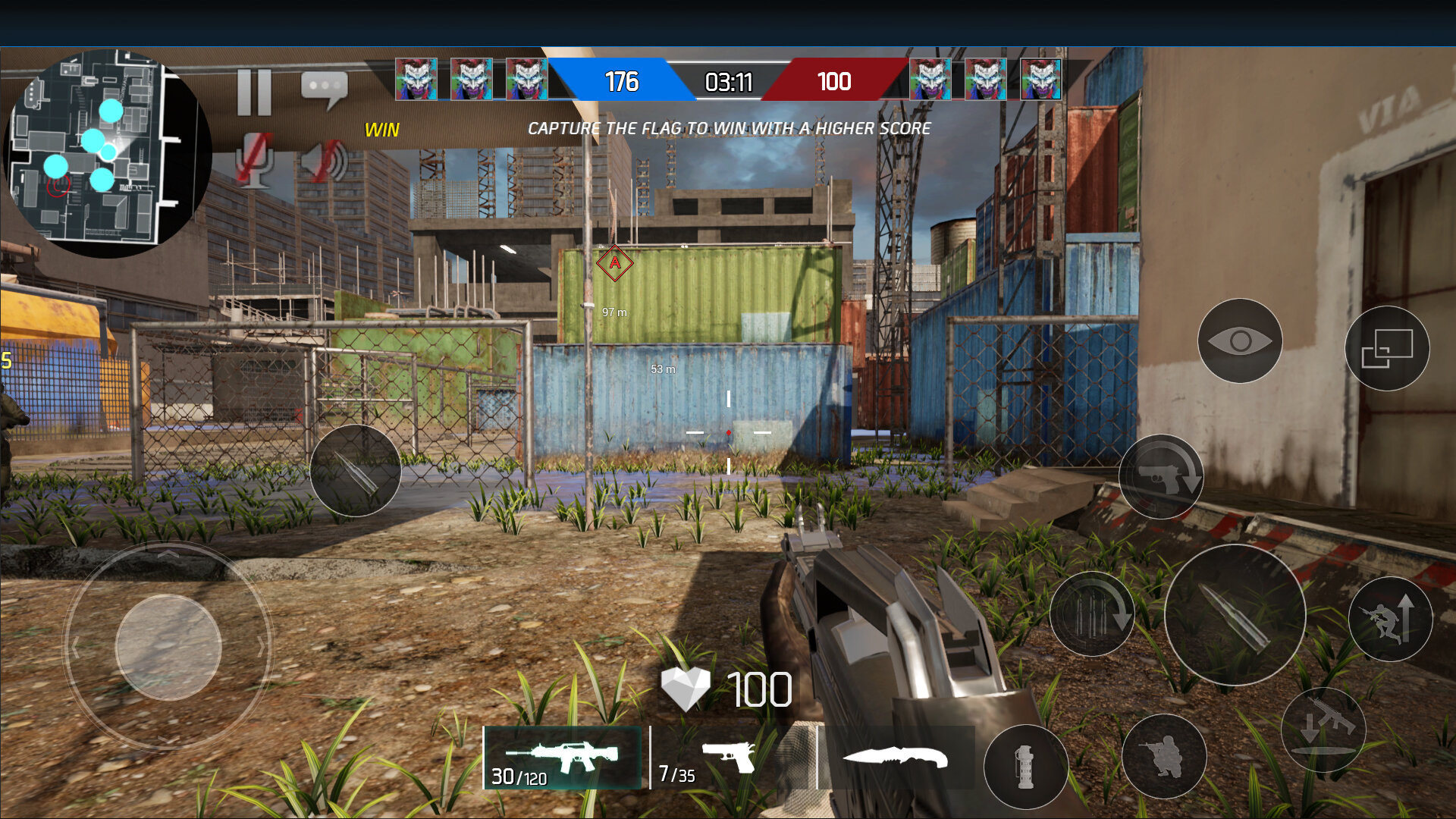Tap the movement joystick thumb
The image size is (1456, 819).
tap(168, 647)
